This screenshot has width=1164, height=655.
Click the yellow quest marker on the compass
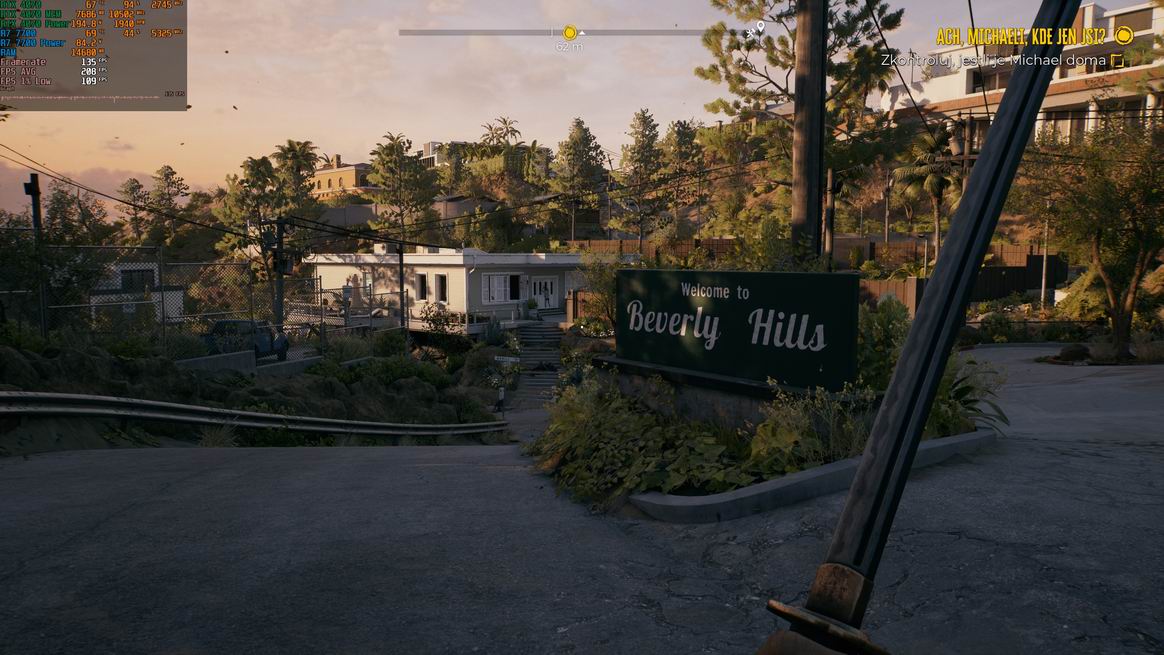click(x=570, y=32)
